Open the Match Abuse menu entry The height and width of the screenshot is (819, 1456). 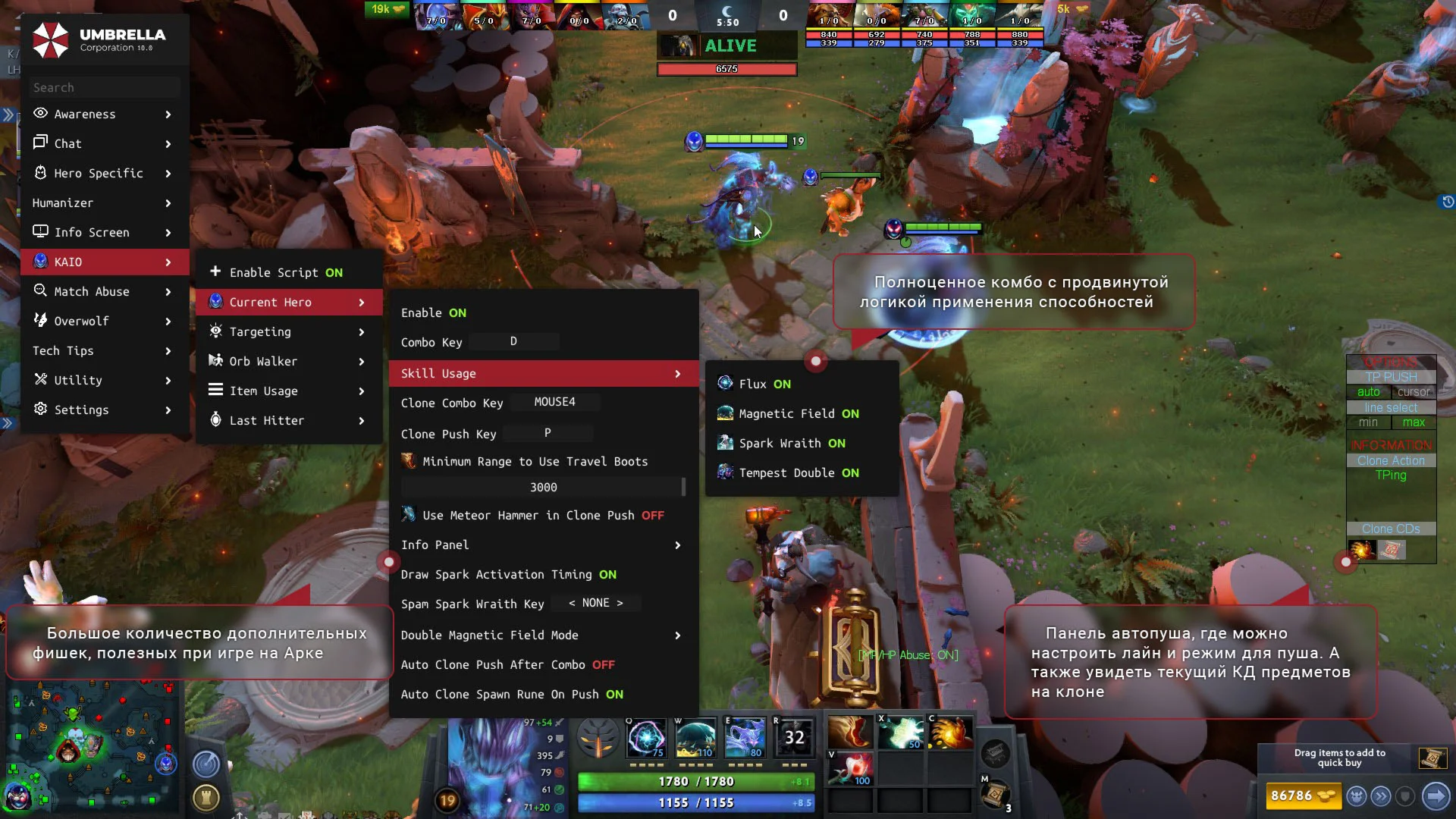click(x=91, y=291)
